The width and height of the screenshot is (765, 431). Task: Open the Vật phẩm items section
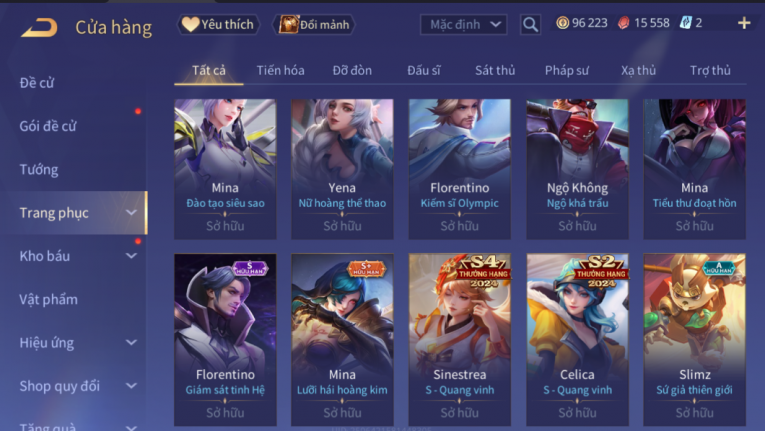coord(48,299)
